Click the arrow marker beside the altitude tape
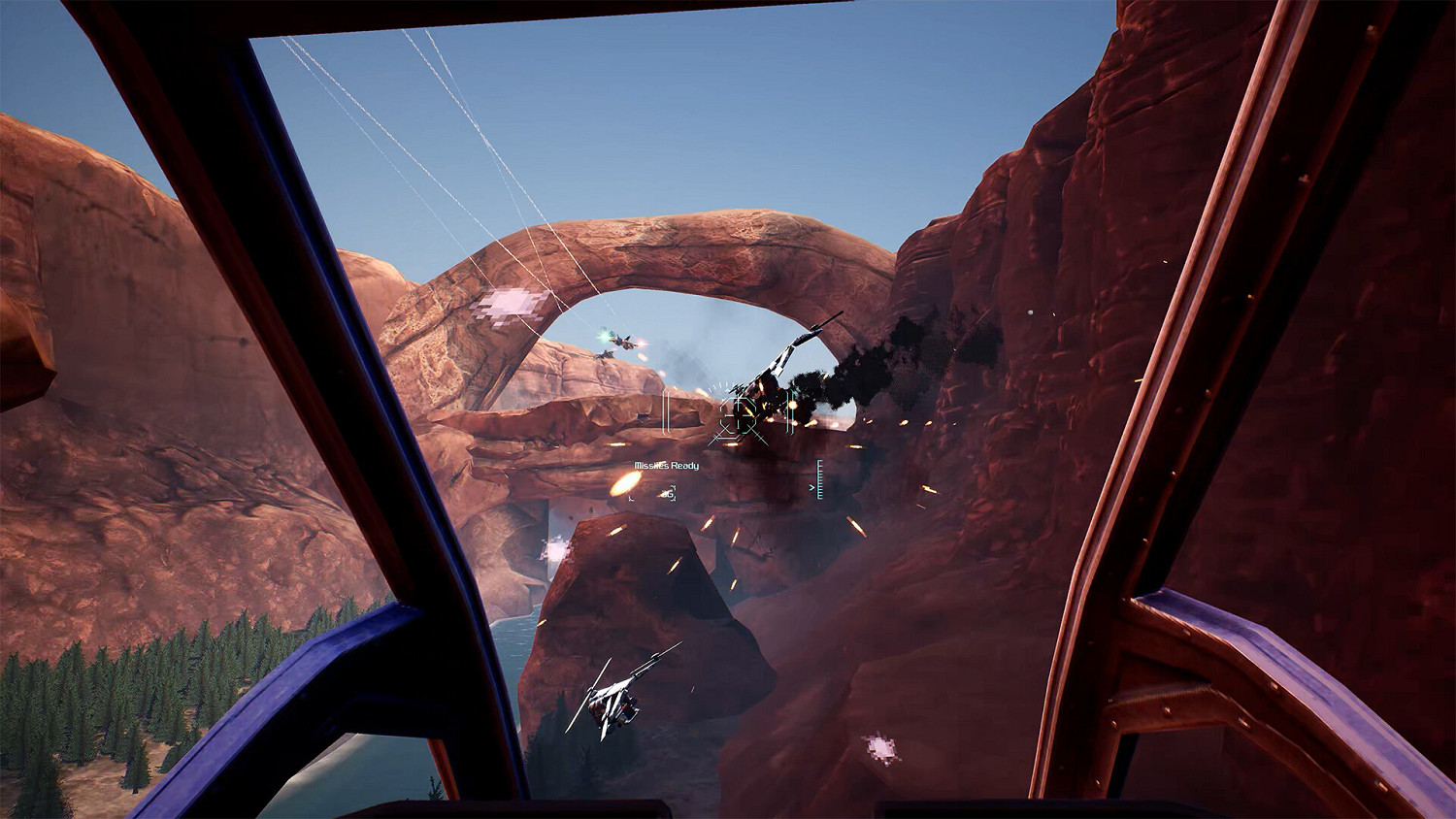 point(811,488)
